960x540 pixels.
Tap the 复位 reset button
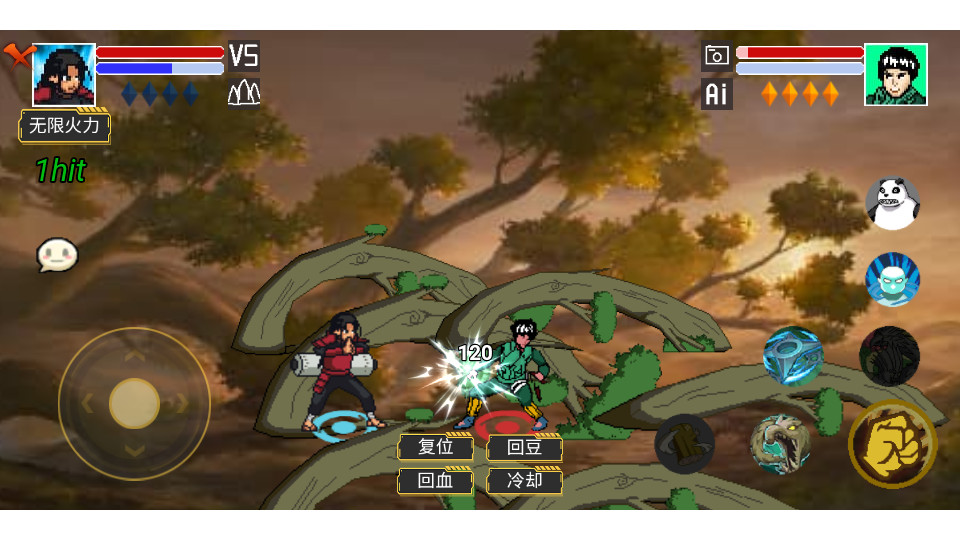(x=436, y=447)
